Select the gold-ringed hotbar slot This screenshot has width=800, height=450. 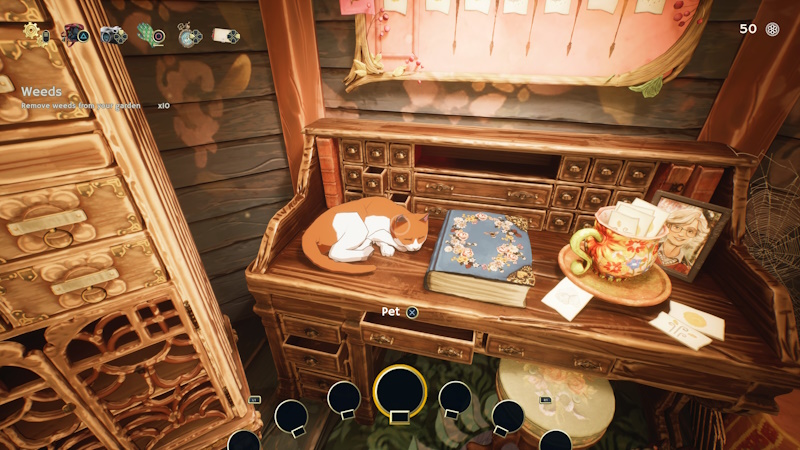pos(399,391)
